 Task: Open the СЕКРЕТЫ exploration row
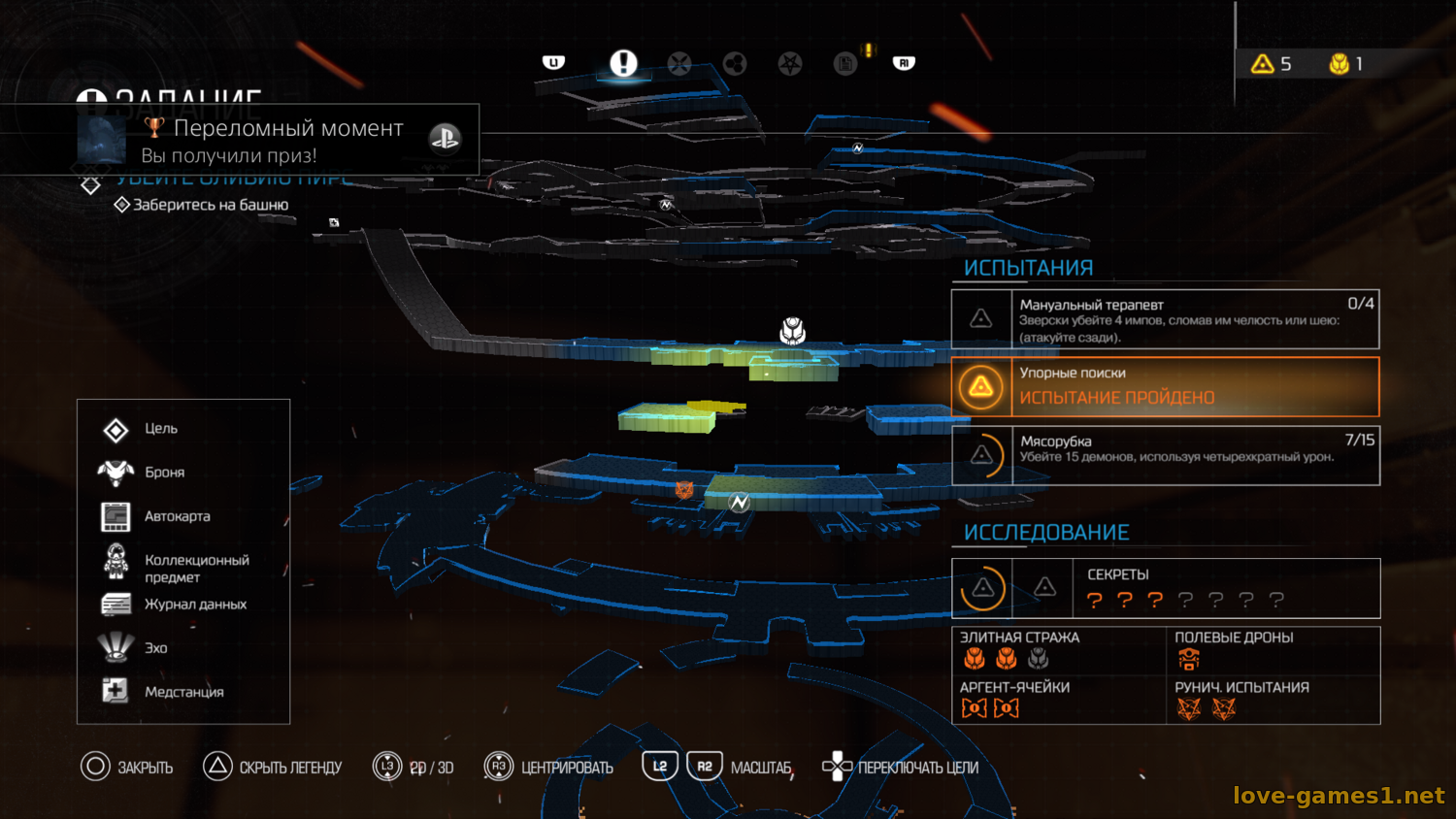tap(1165, 588)
